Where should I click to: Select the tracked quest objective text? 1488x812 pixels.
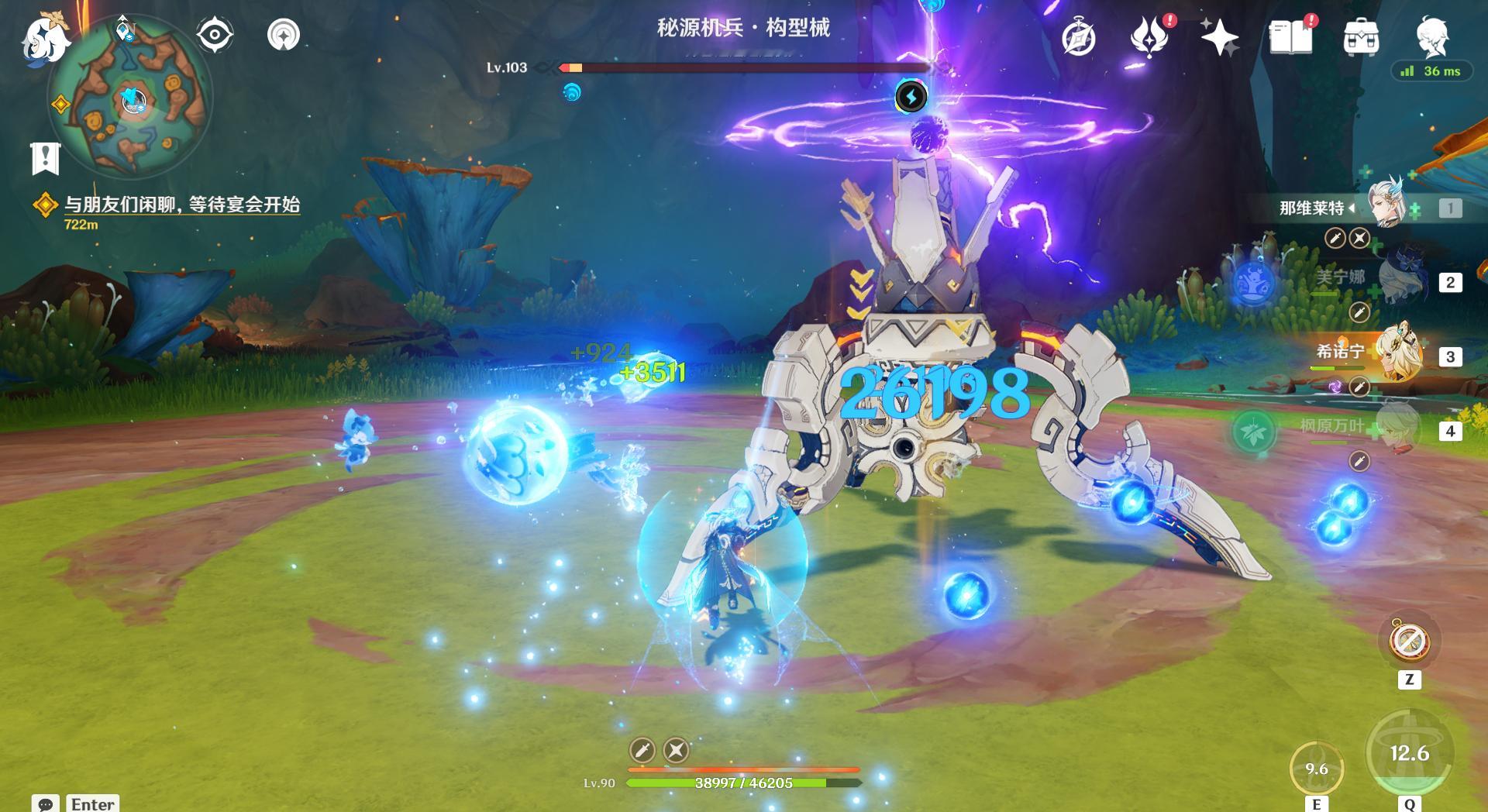pyautogui.click(x=181, y=205)
